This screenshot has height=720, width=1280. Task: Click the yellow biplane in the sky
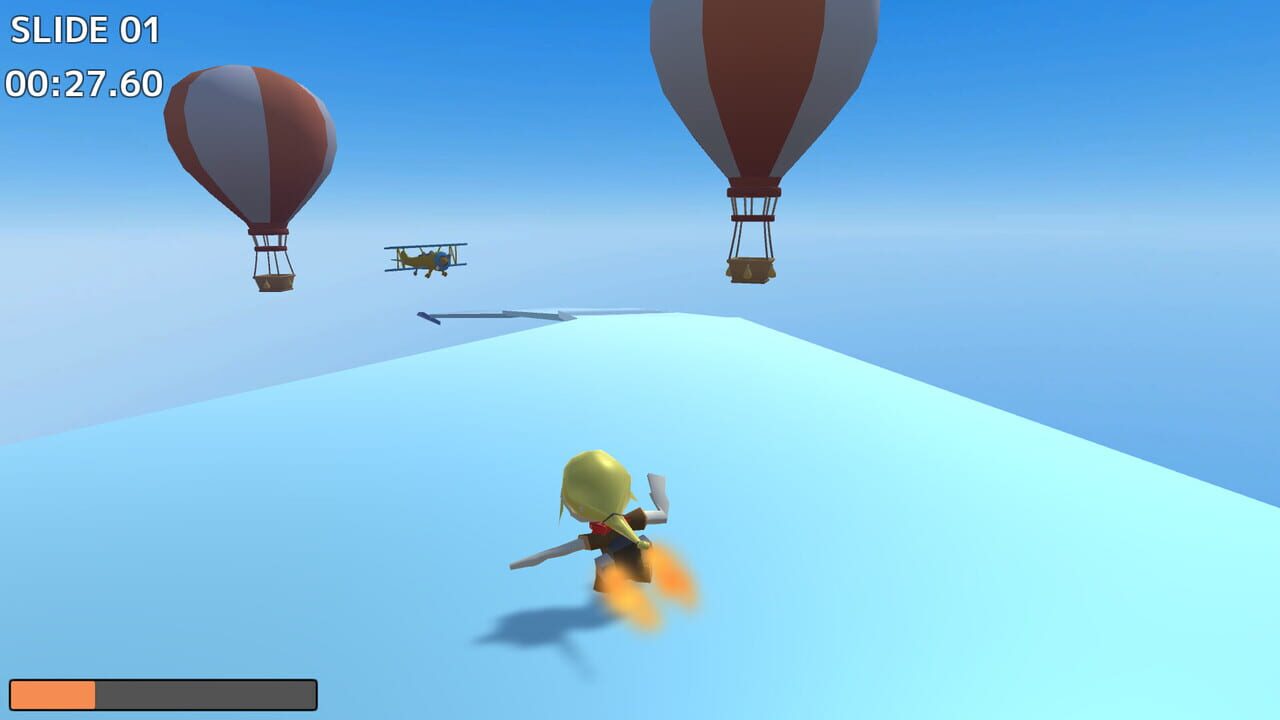(424, 258)
